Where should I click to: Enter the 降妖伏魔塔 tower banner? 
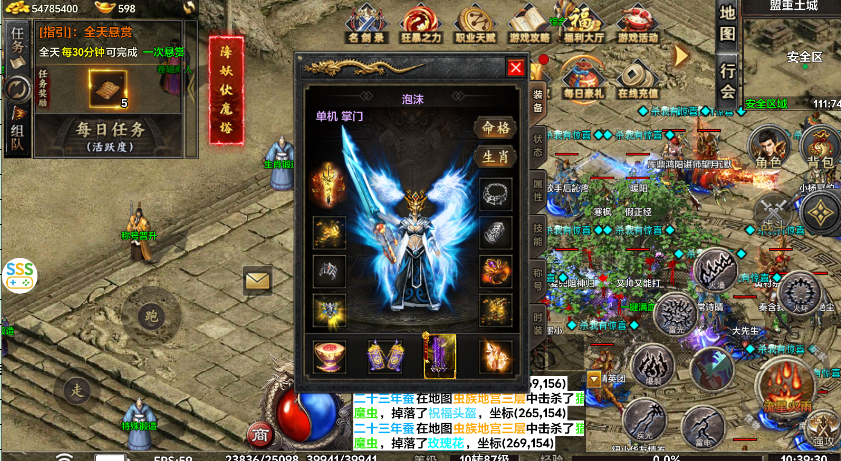coord(225,90)
